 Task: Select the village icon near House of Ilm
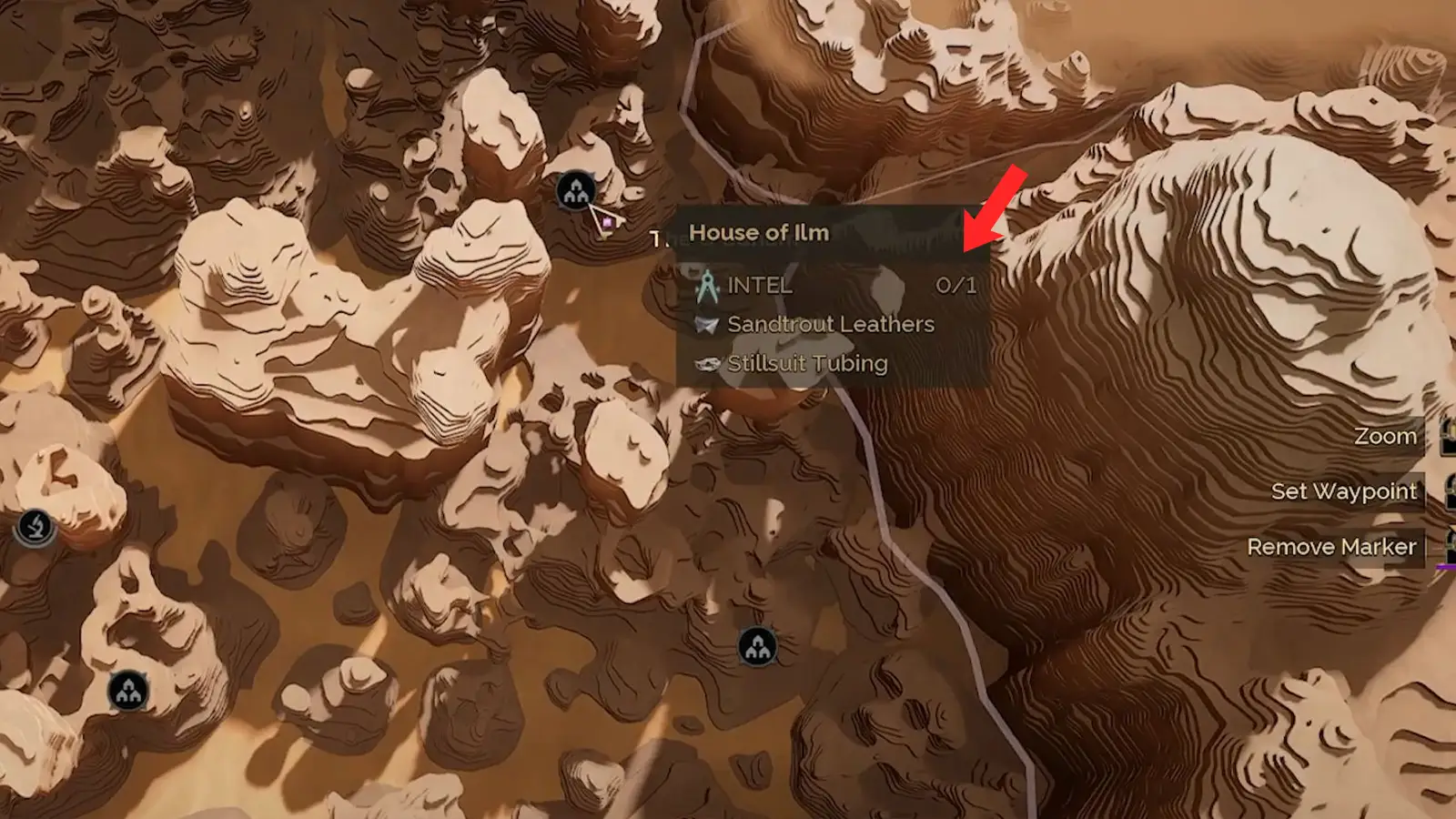coord(577,191)
